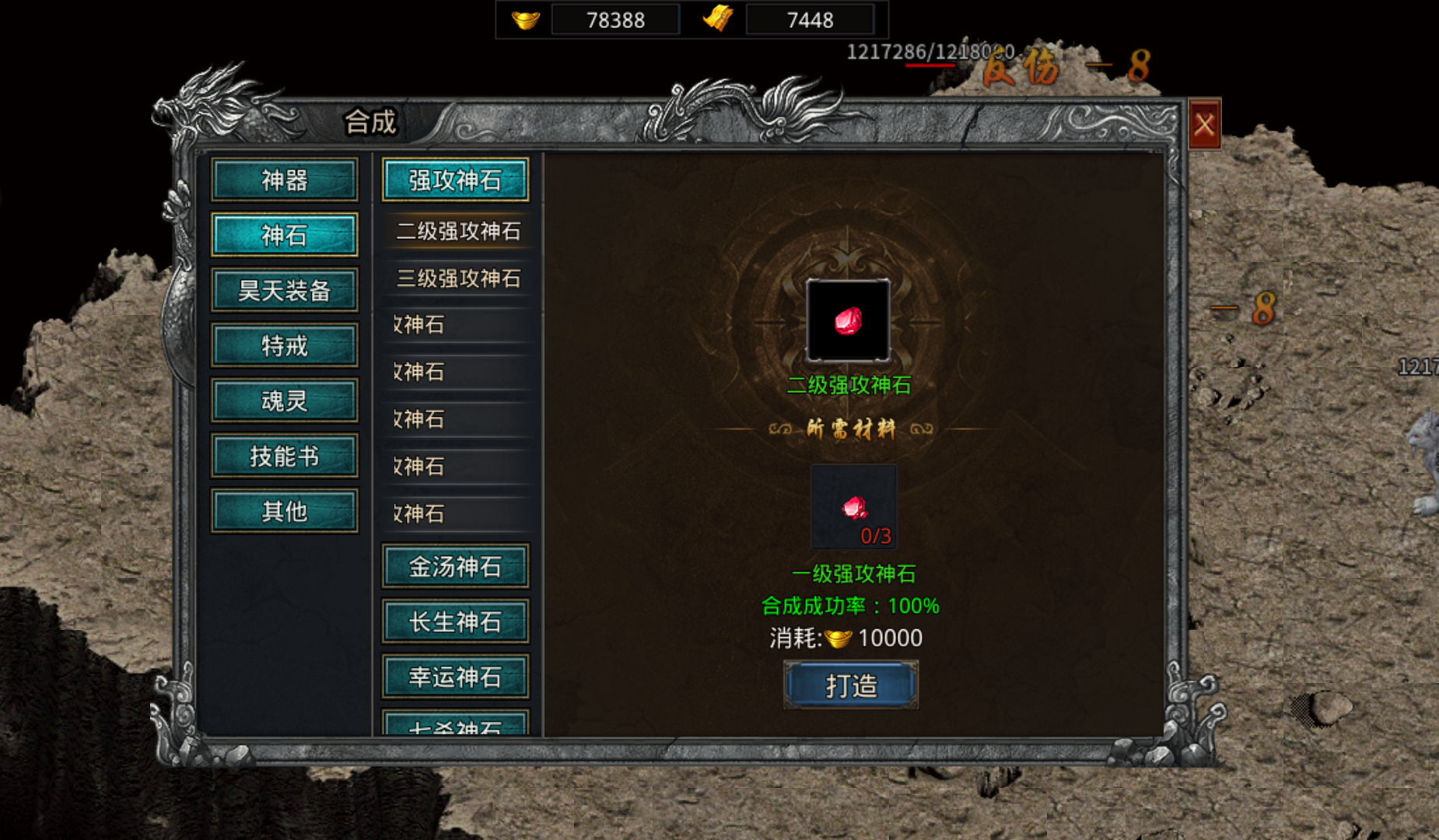The height and width of the screenshot is (840, 1439).
Task: Select the 魂灵 category
Action: [284, 400]
